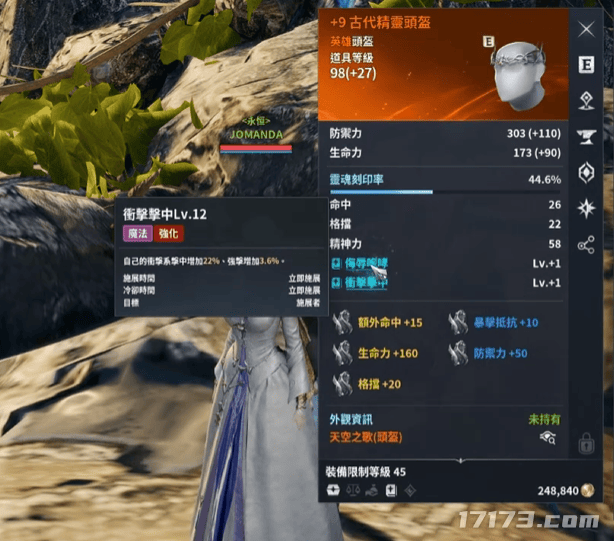Close the item details panel
The image size is (614, 541).
click(586, 28)
